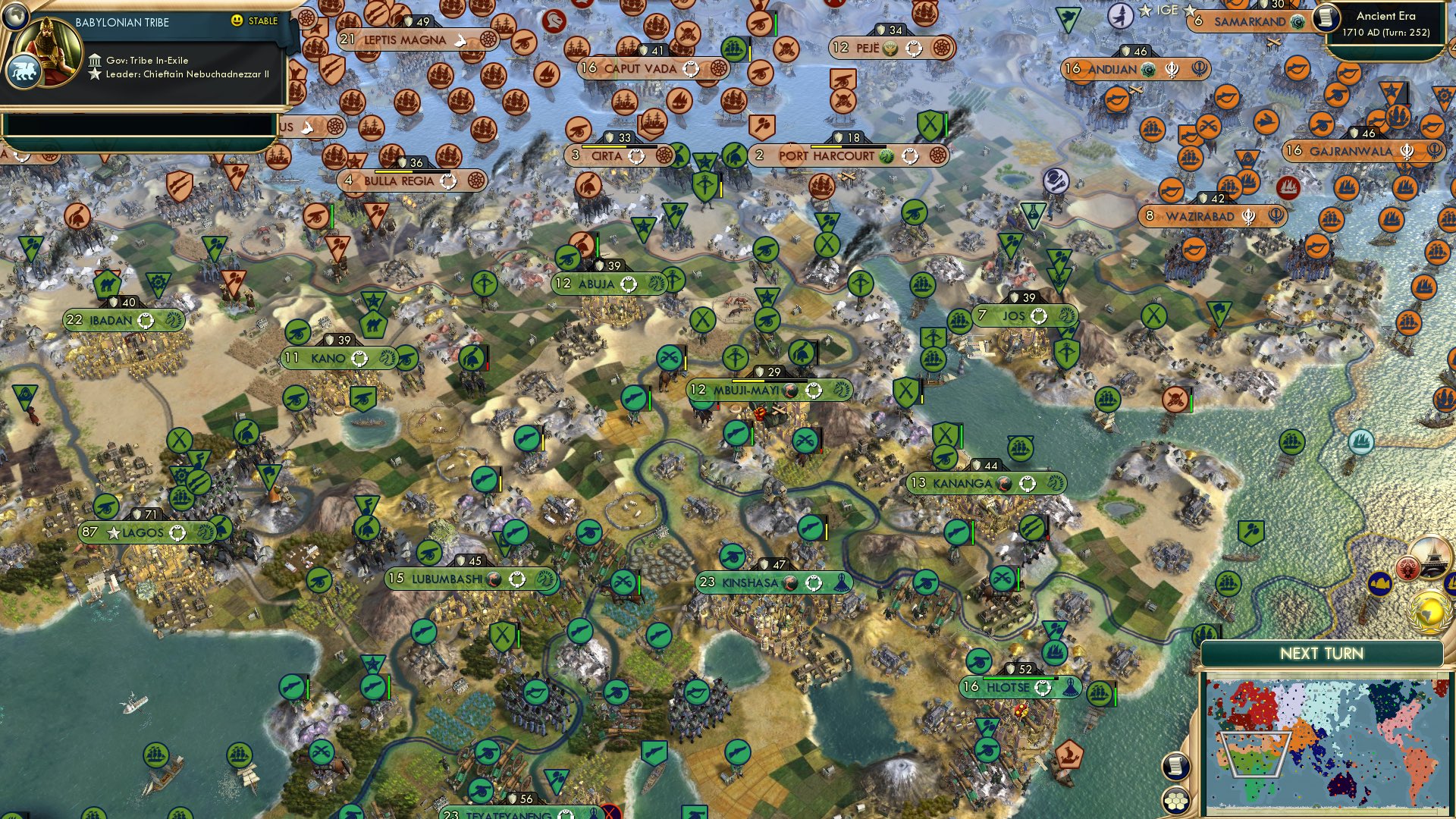Click the red circular notification above the globe icon
Image resolution: width=1456 pixels, height=819 pixels.
tap(1407, 567)
